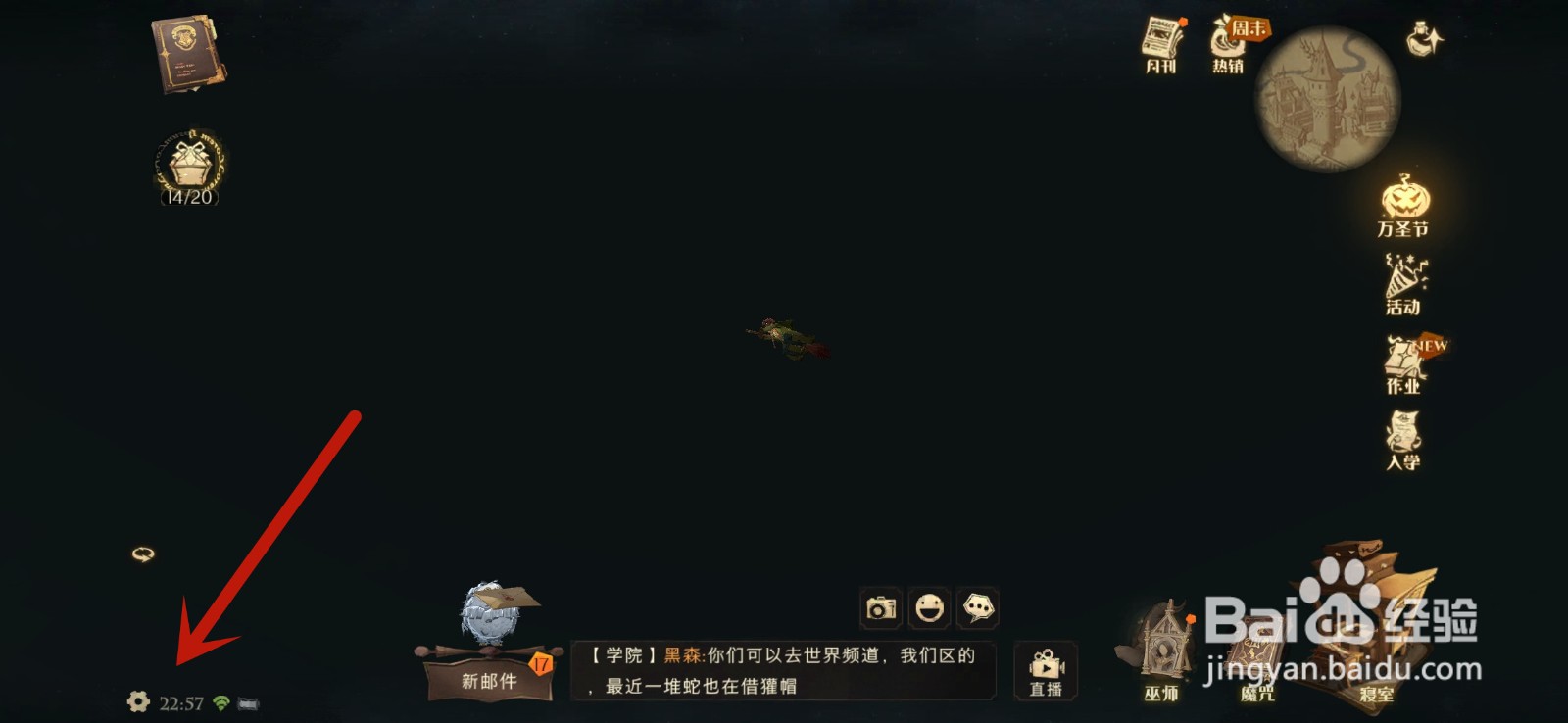
Task: Start the 直播 live stream feature
Action: [1047, 671]
